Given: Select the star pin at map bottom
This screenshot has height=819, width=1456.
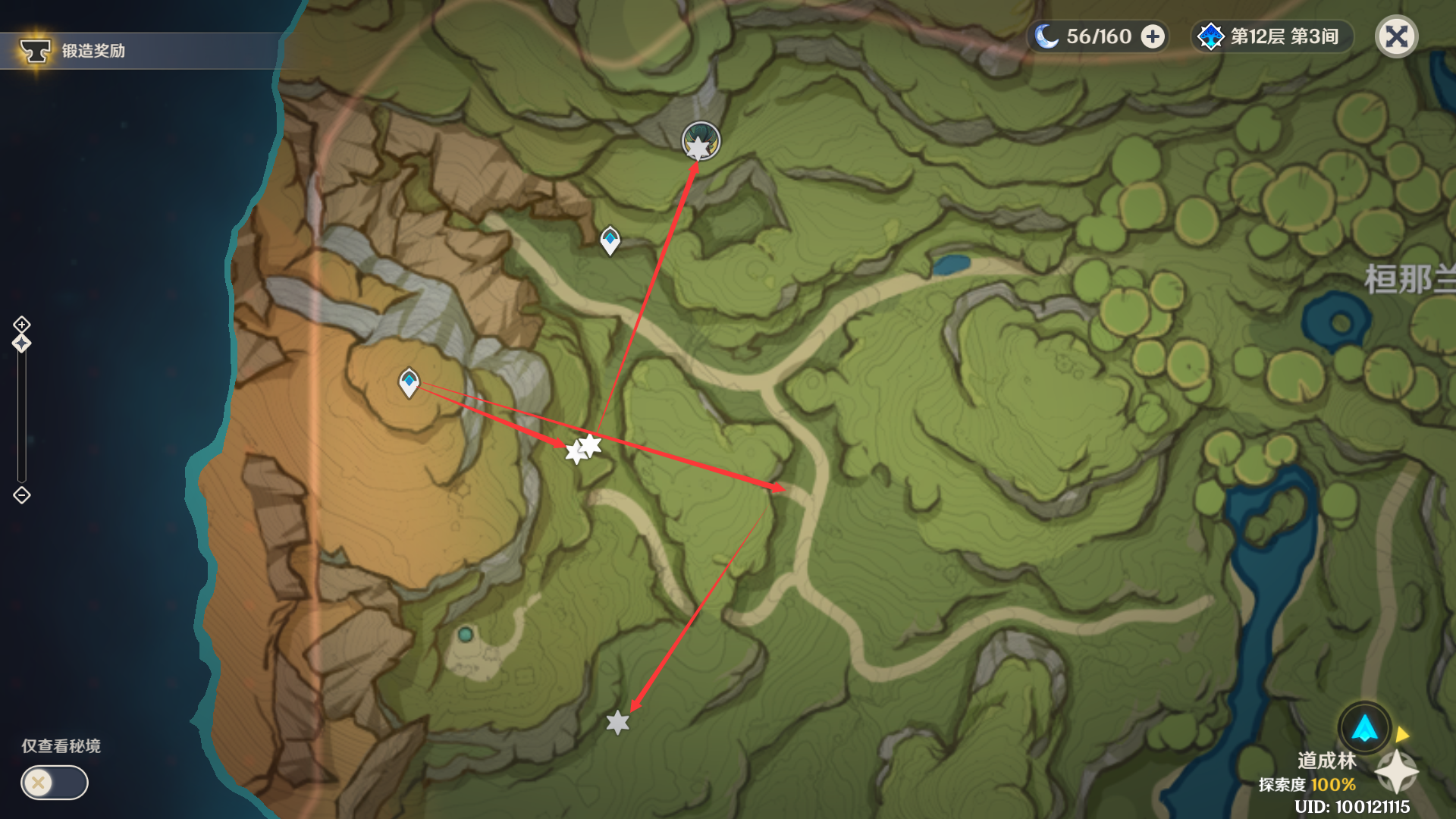Looking at the screenshot, I should pos(618,723).
